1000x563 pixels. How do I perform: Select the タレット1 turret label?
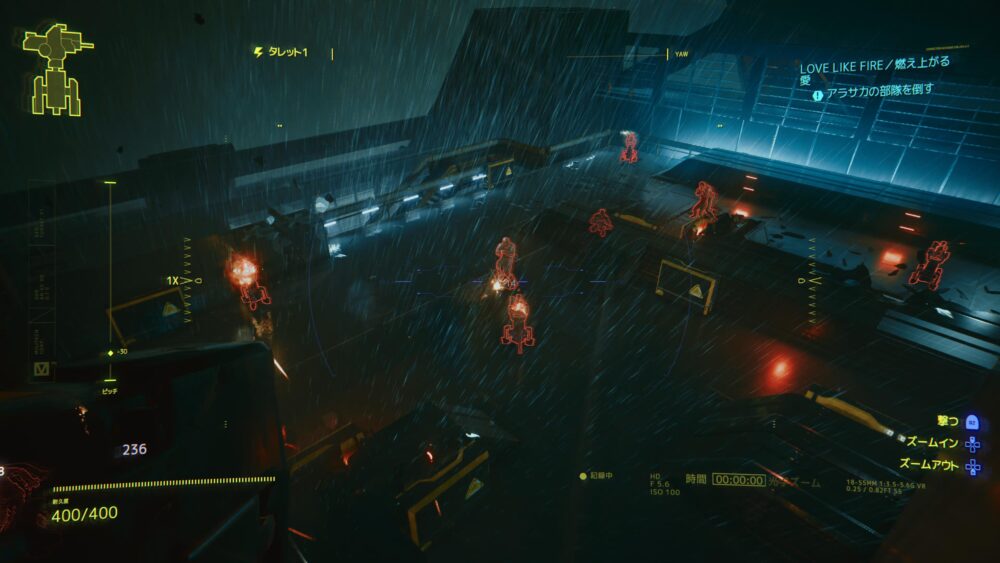(284, 52)
